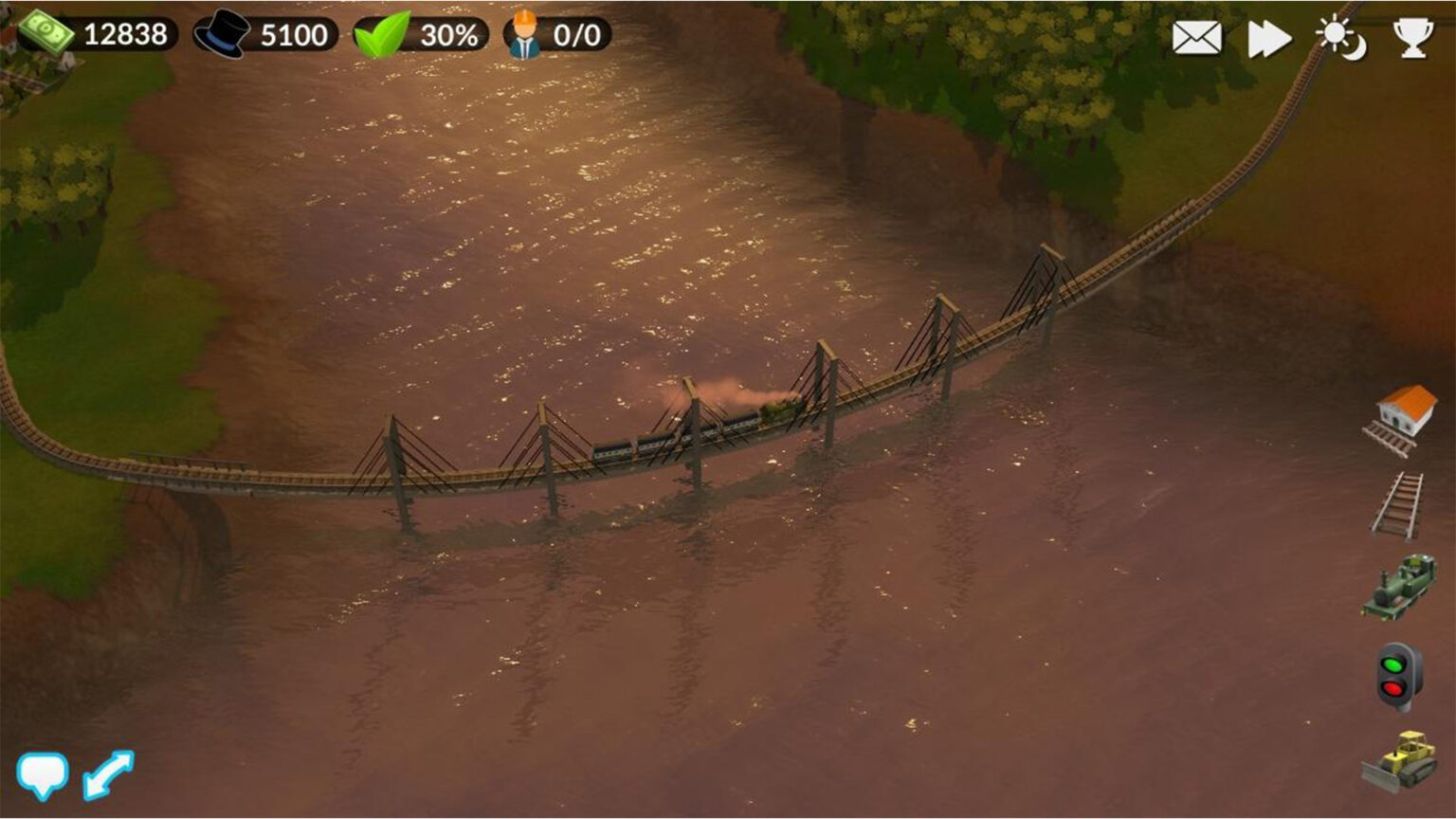This screenshot has width=1456, height=819.
Task: Click the engineer worker counter icon
Action: click(524, 35)
